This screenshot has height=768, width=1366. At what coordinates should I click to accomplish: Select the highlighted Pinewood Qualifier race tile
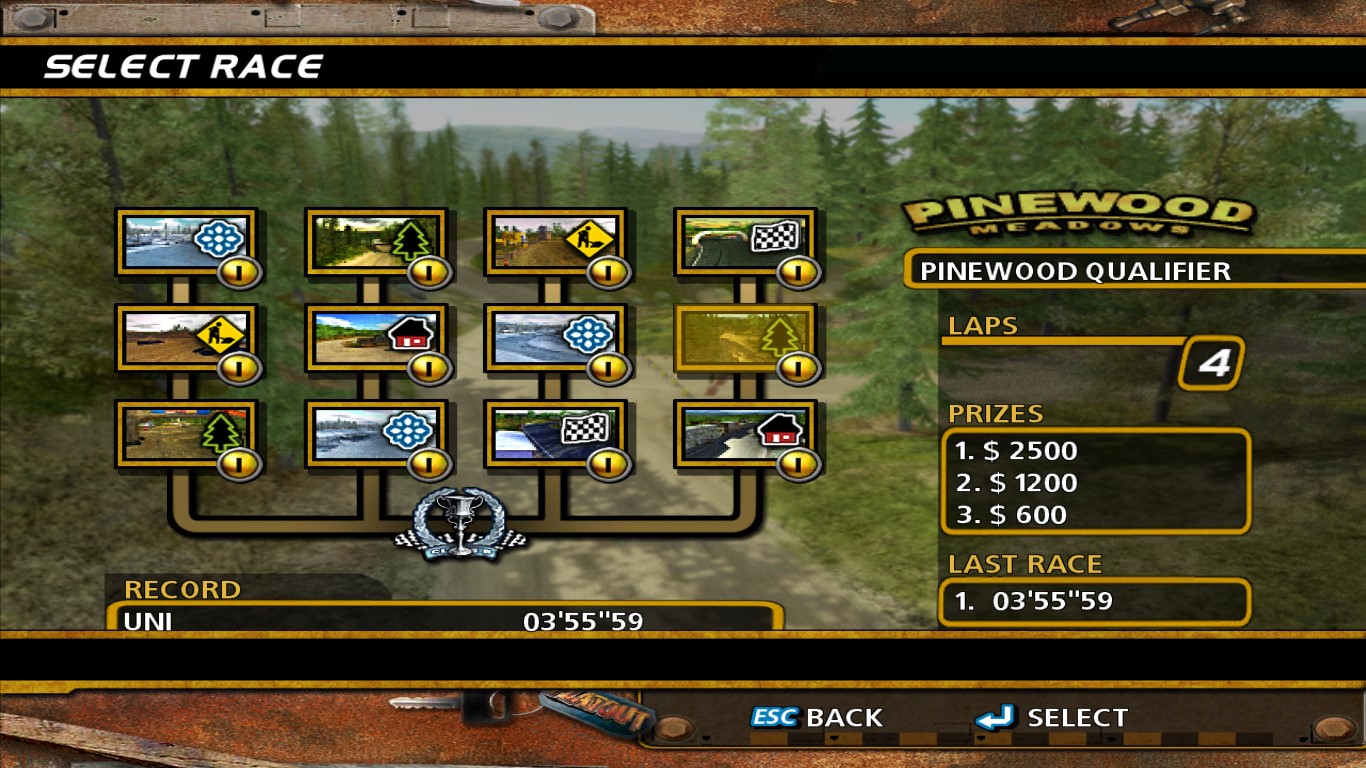pyautogui.click(x=745, y=338)
